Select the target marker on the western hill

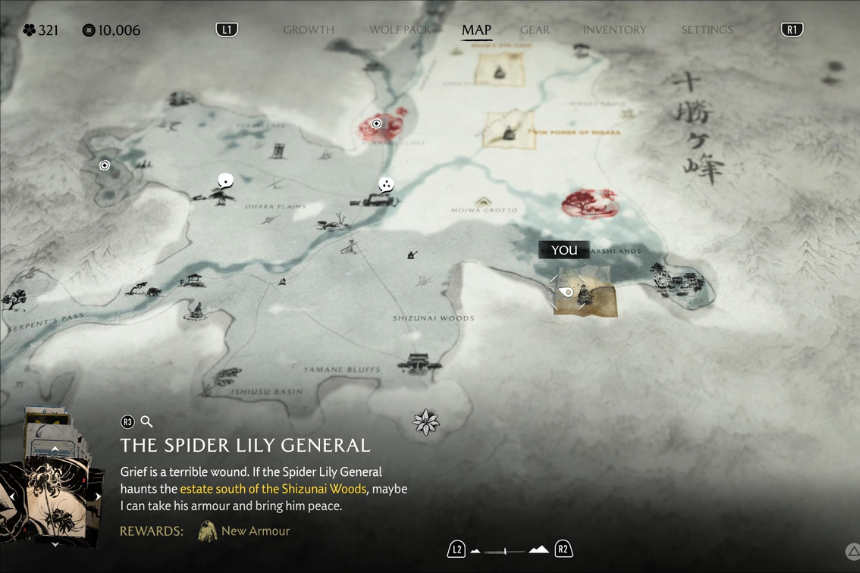(105, 165)
